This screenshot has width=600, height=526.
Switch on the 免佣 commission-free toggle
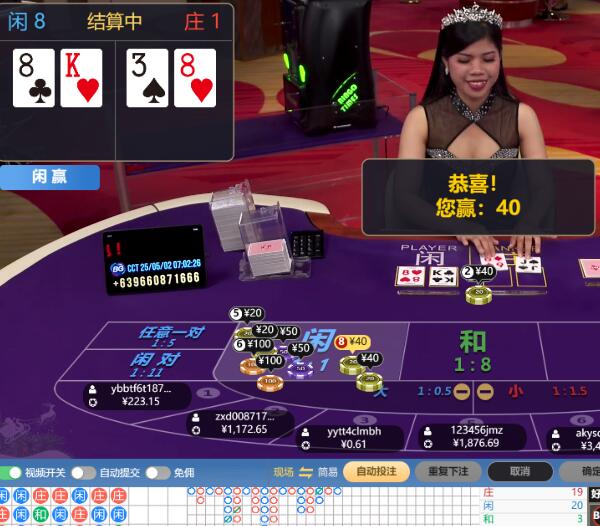(x=158, y=472)
